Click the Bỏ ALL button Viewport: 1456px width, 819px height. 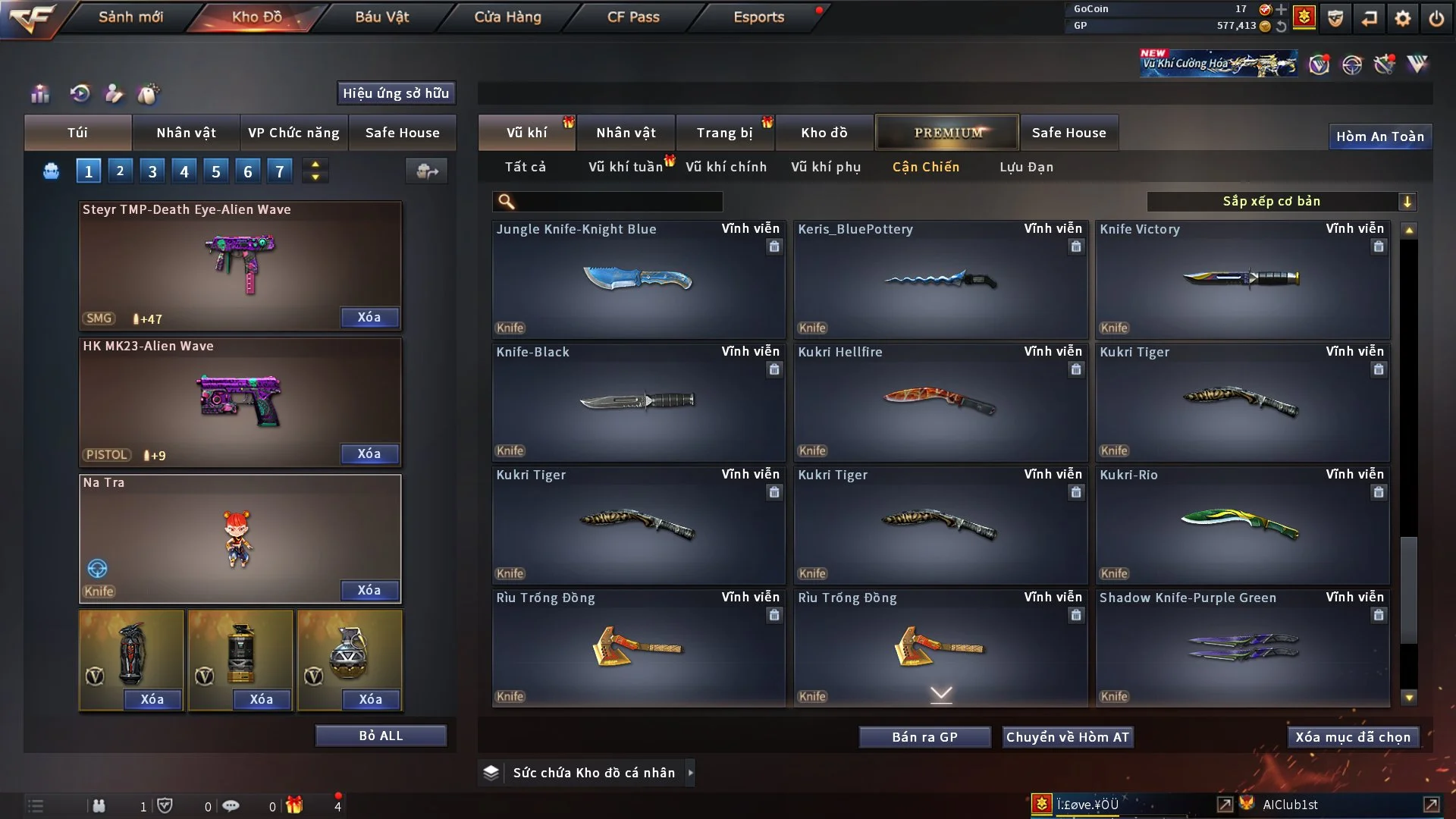[381, 736]
